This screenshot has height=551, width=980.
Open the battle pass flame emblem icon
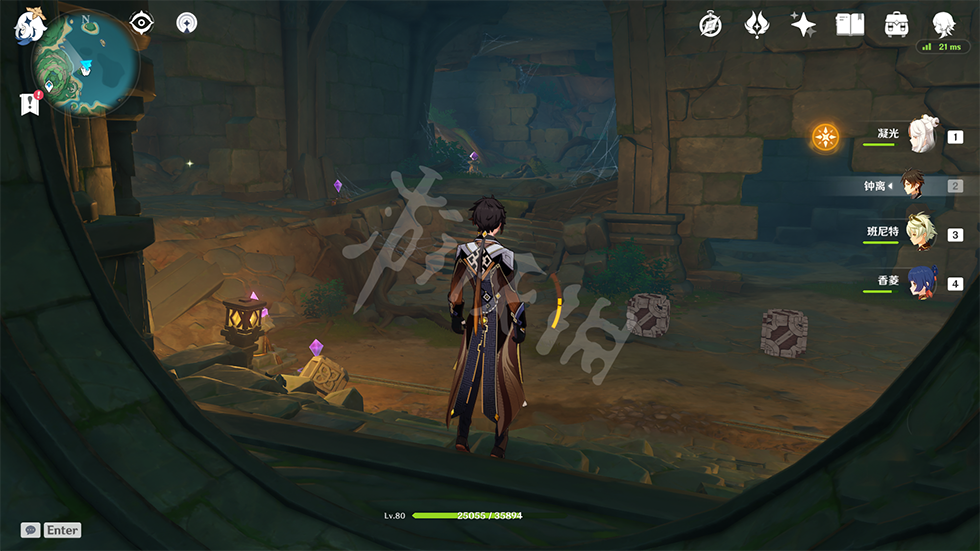(757, 25)
